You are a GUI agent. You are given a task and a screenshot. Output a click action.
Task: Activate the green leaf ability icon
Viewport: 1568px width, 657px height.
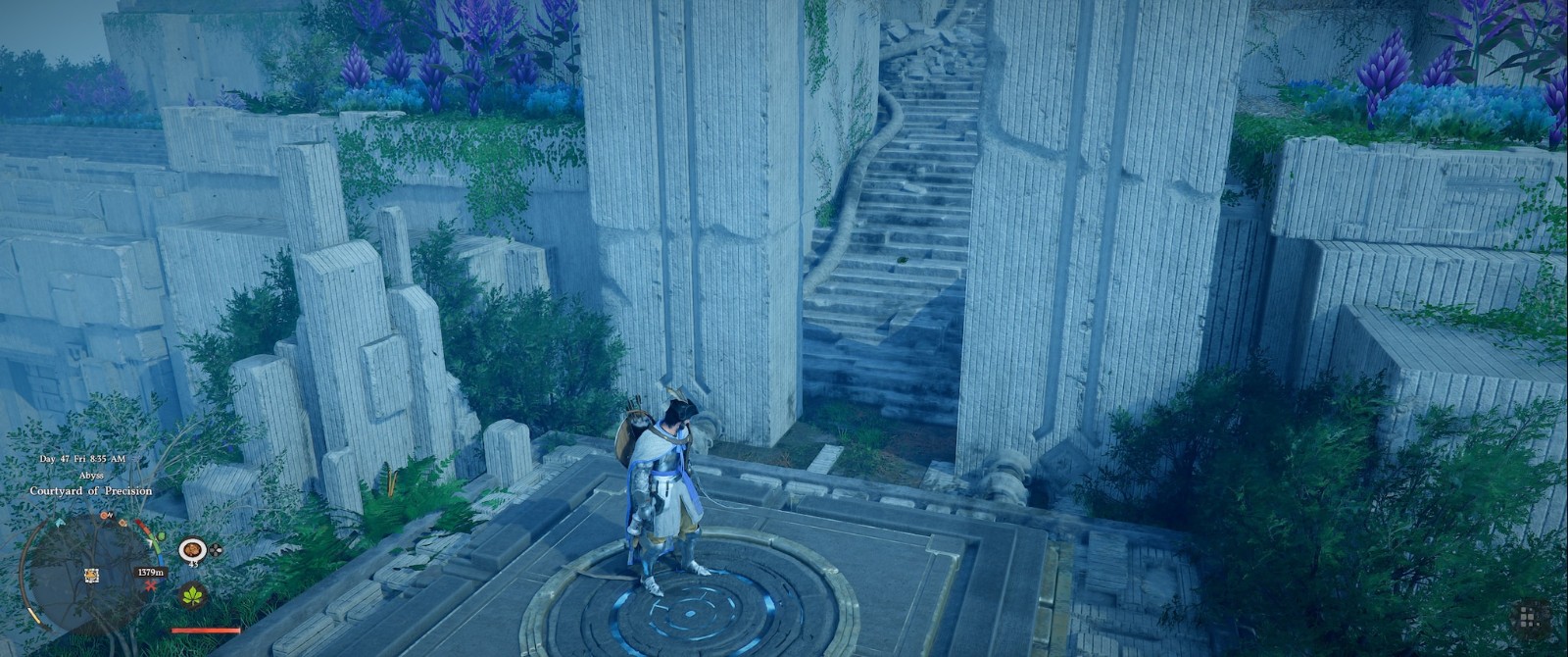coord(192,594)
